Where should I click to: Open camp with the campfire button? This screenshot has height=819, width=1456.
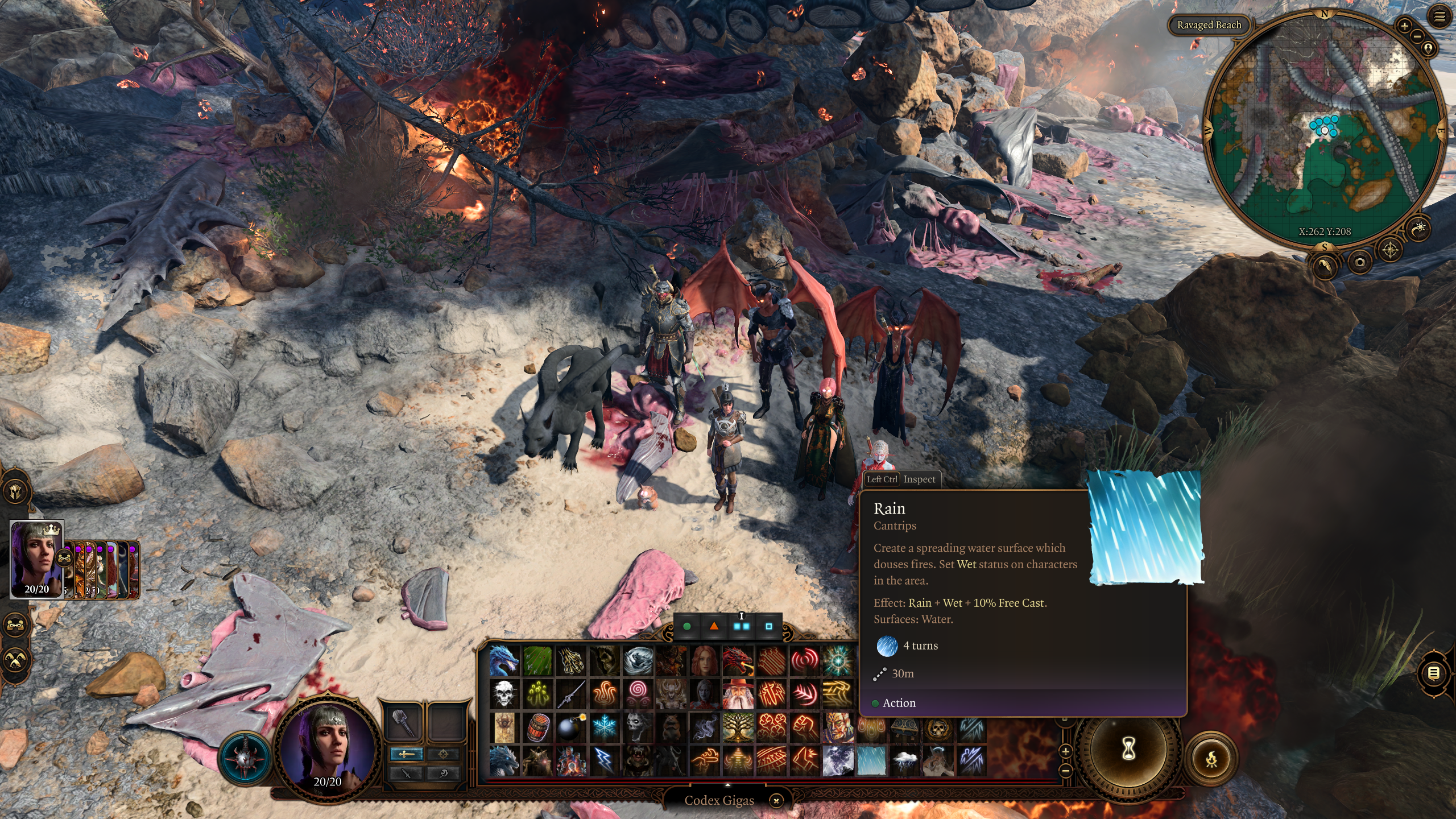(1211, 758)
